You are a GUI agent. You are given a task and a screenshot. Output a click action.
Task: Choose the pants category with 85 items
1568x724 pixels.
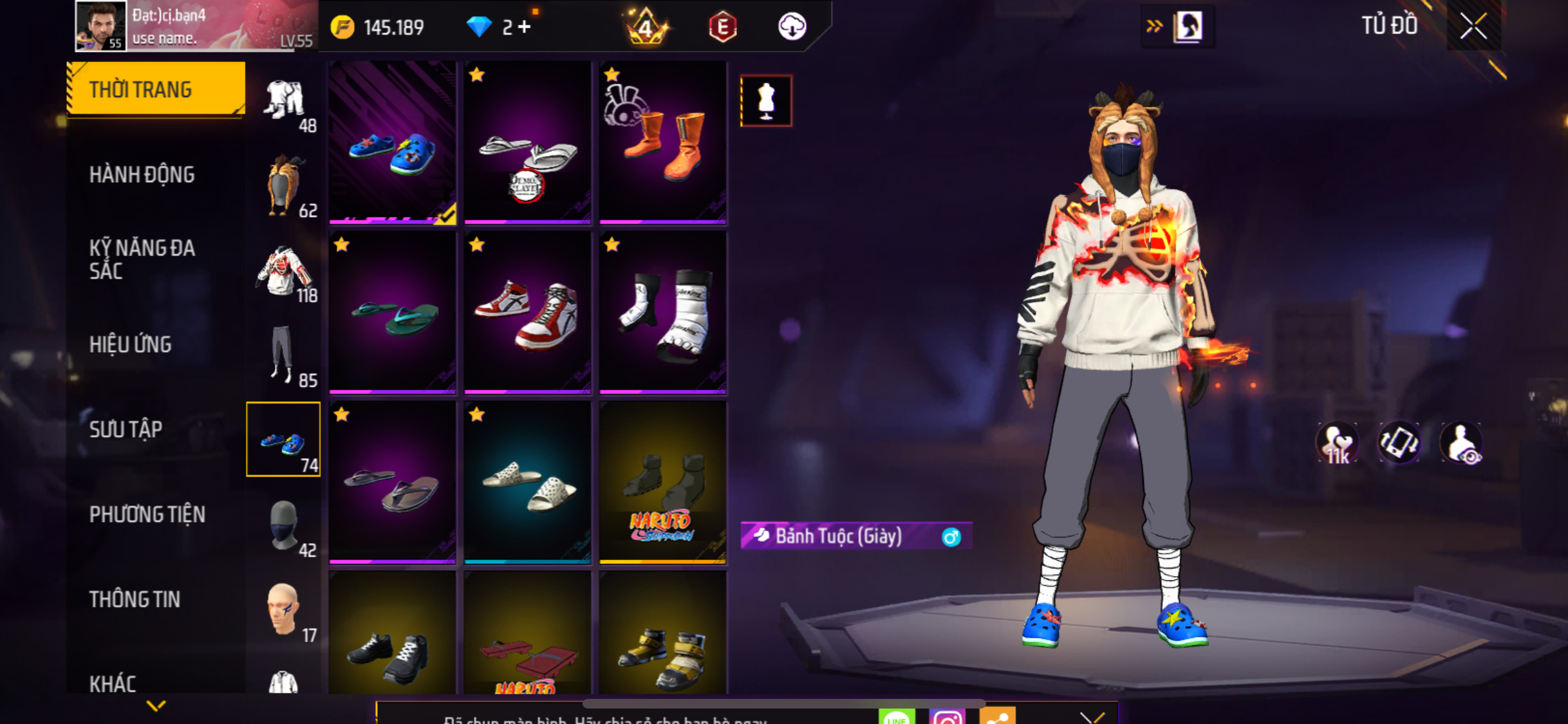click(x=284, y=355)
